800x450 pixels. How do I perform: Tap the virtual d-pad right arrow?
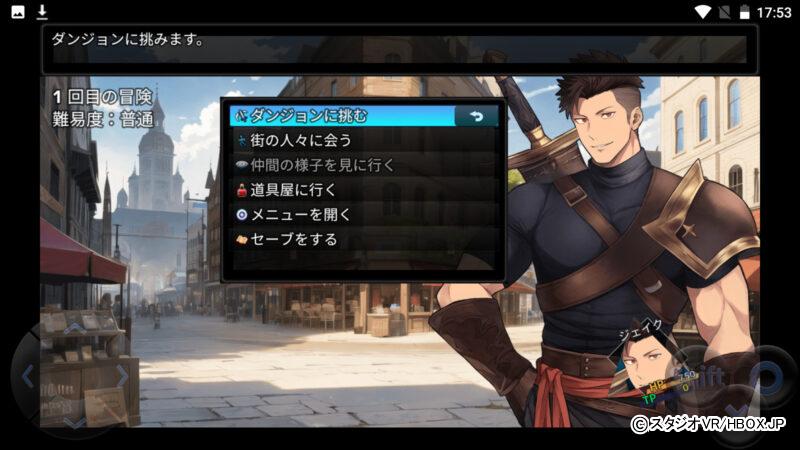[x=122, y=376]
